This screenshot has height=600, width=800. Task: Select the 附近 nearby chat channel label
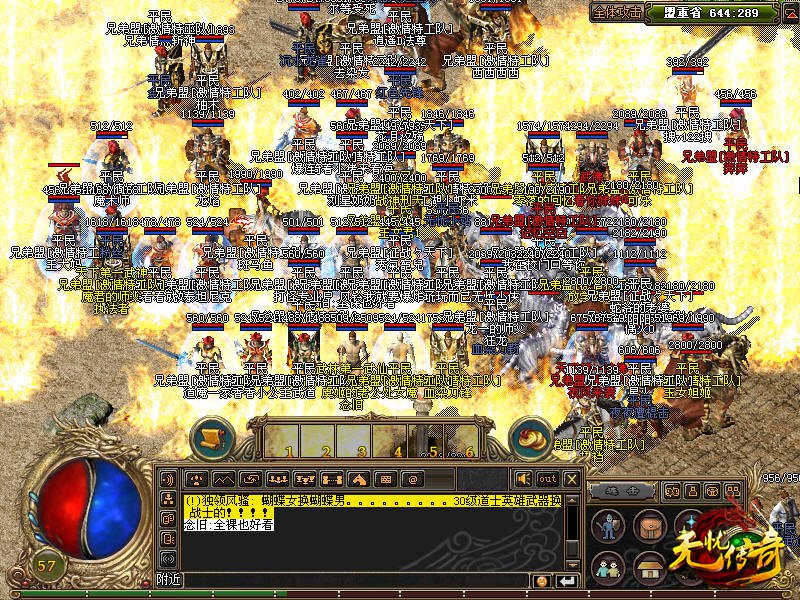169,580
